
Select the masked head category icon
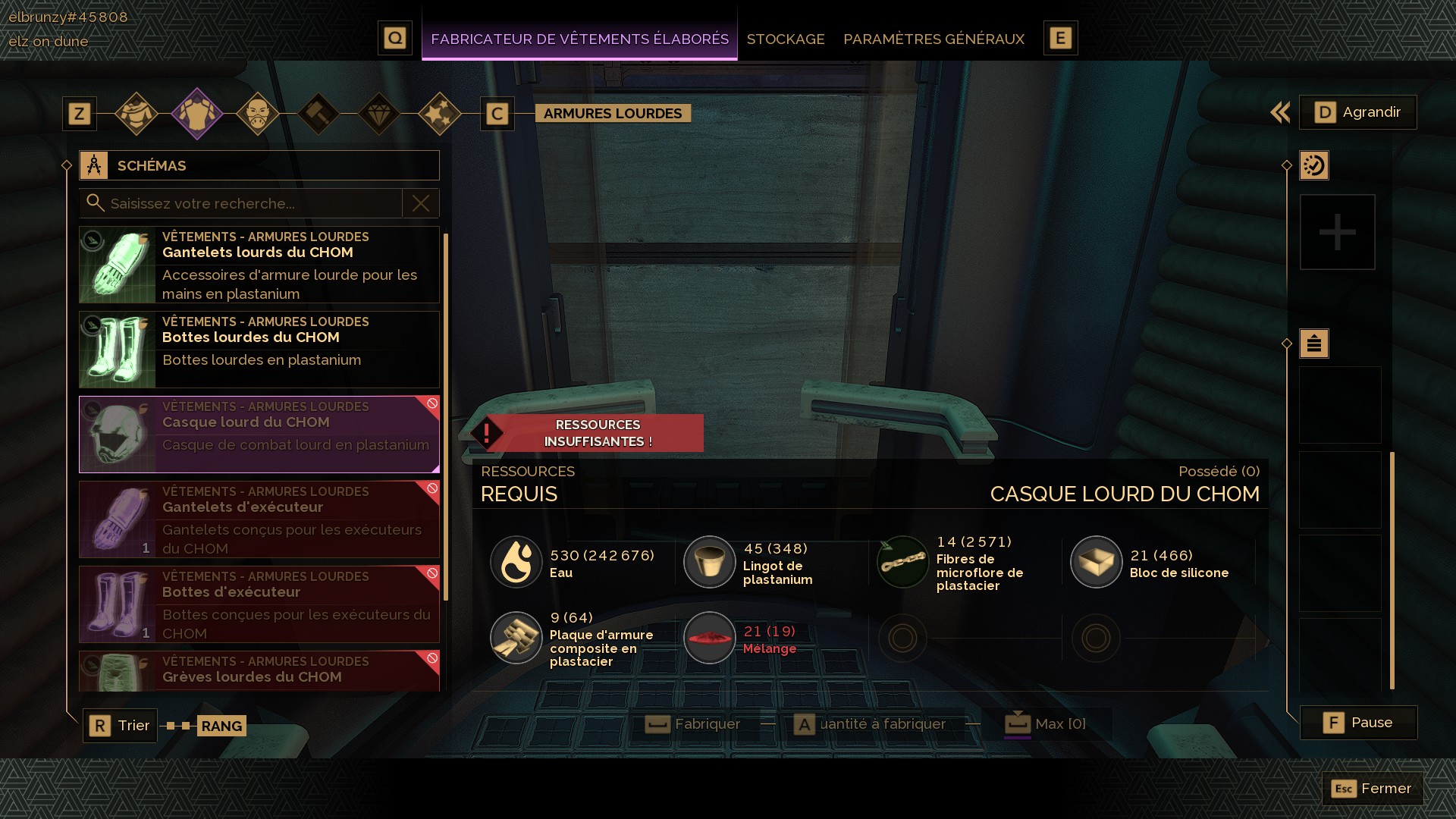pyautogui.click(x=258, y=114)
